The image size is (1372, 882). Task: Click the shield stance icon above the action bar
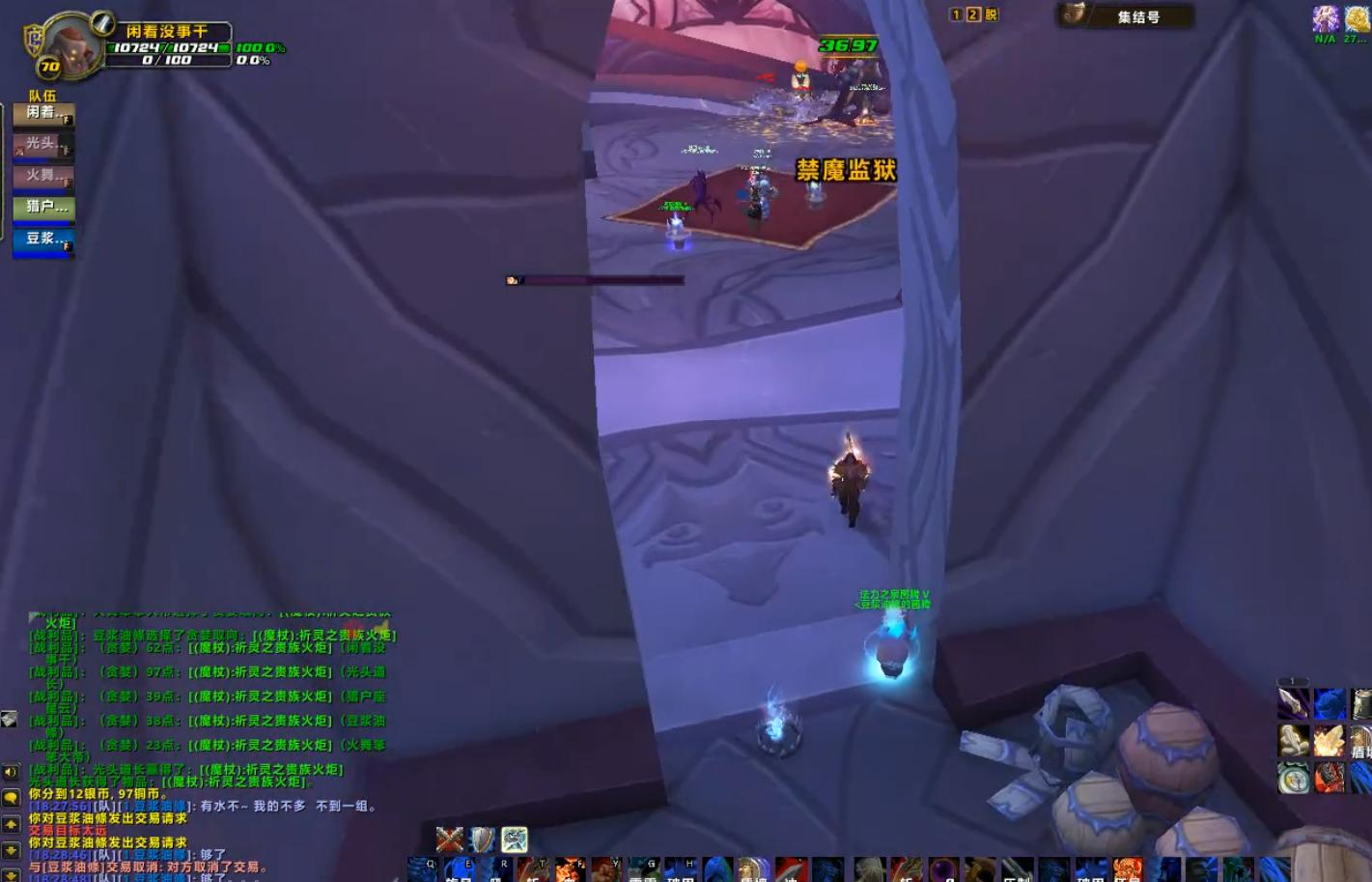[482, 839]
